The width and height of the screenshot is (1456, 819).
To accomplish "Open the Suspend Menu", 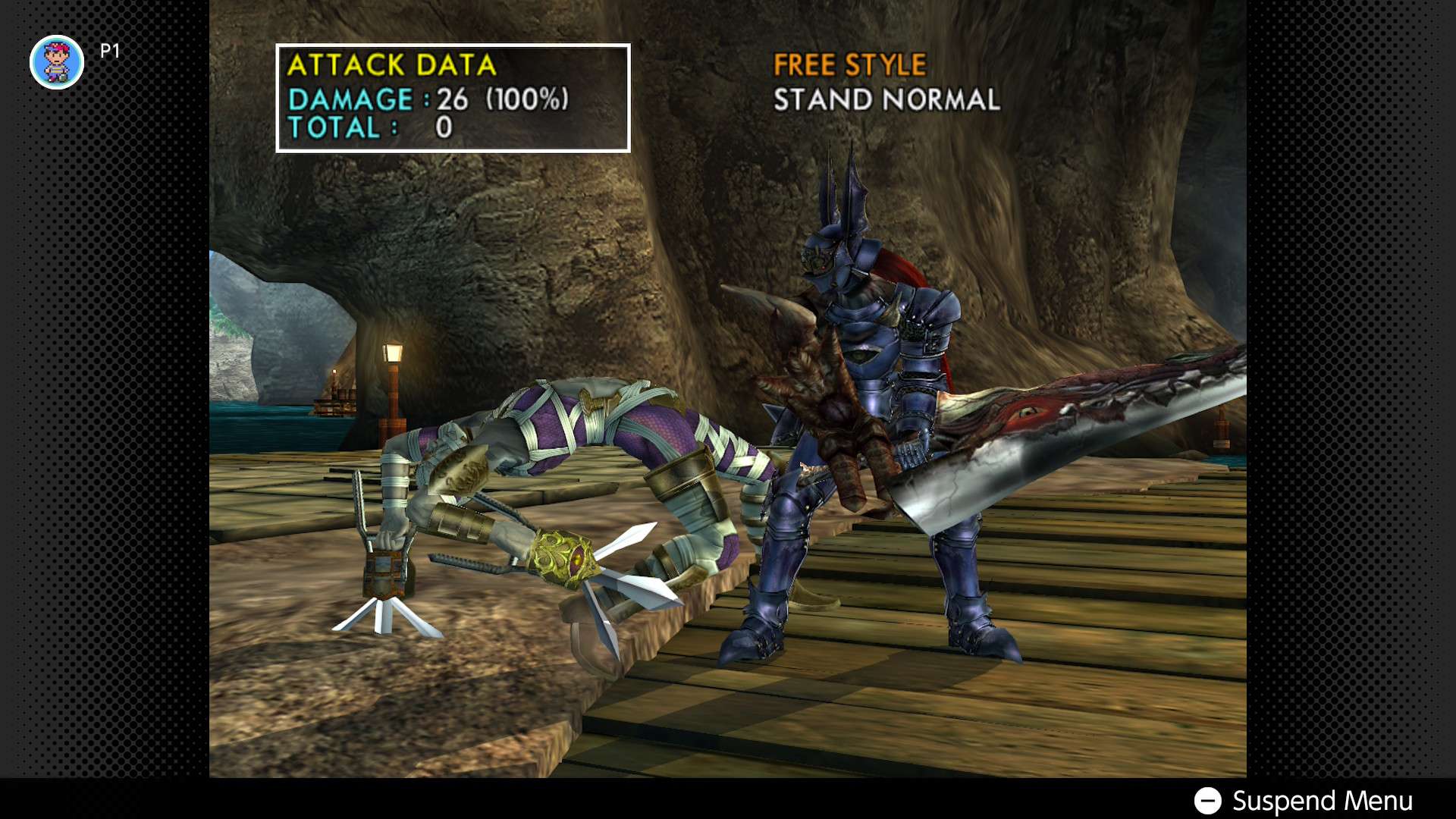I will click(1303, 801).
